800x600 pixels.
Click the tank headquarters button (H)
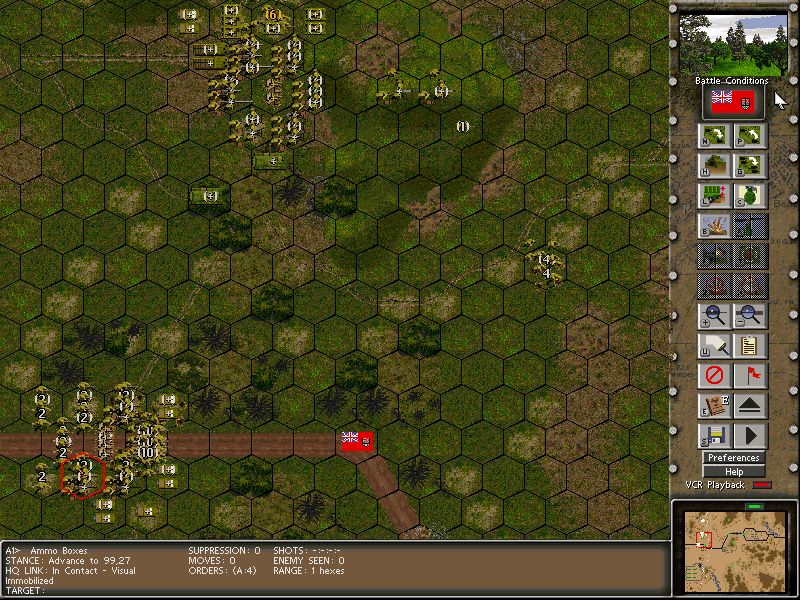[x=714, y=166]
